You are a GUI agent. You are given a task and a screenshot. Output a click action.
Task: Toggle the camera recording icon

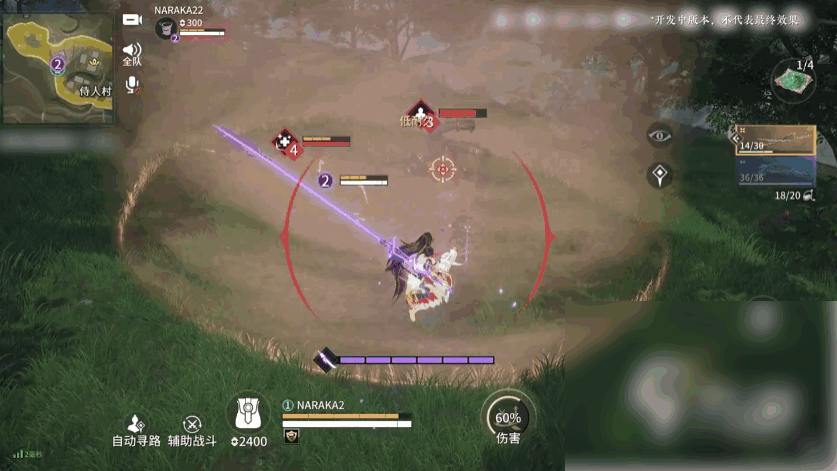point(132,19)
